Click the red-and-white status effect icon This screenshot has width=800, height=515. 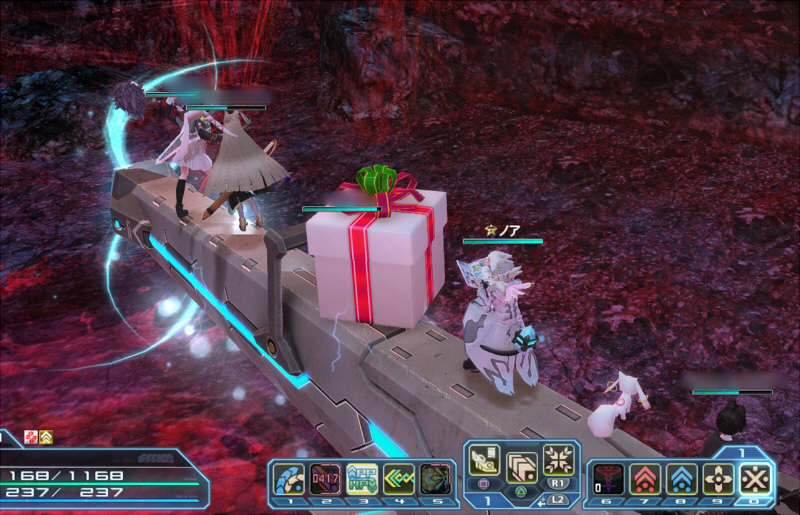coord(30,436)
